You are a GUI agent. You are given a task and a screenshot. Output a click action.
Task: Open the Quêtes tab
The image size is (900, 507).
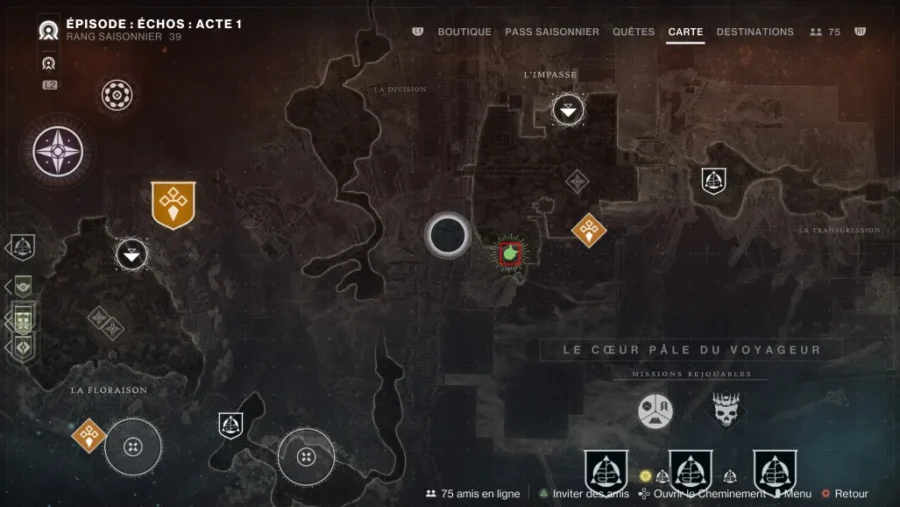pos(633,32)
